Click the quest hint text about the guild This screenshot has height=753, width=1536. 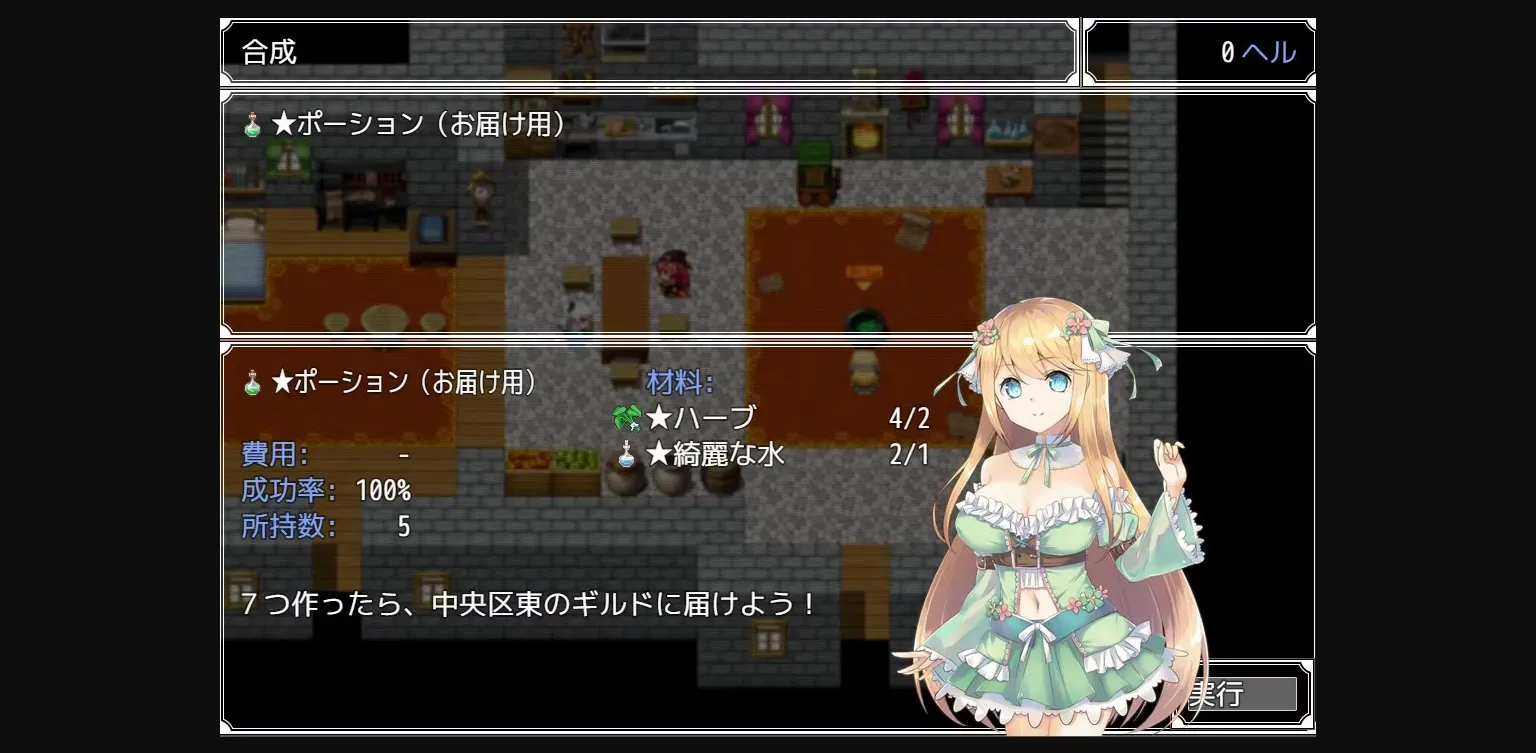(525, 604)
